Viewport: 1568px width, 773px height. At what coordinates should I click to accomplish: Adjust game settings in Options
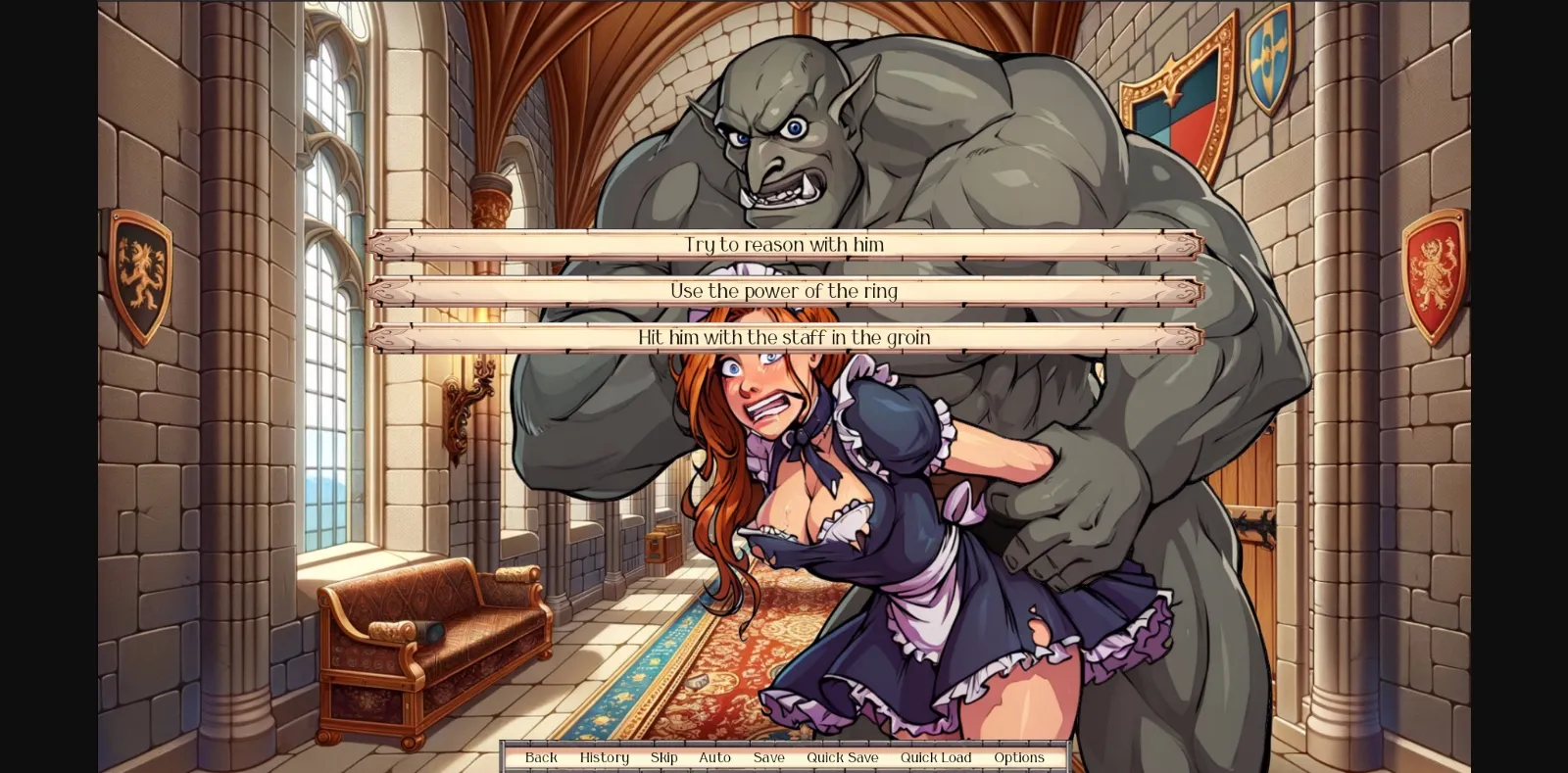pos(1019,756)
